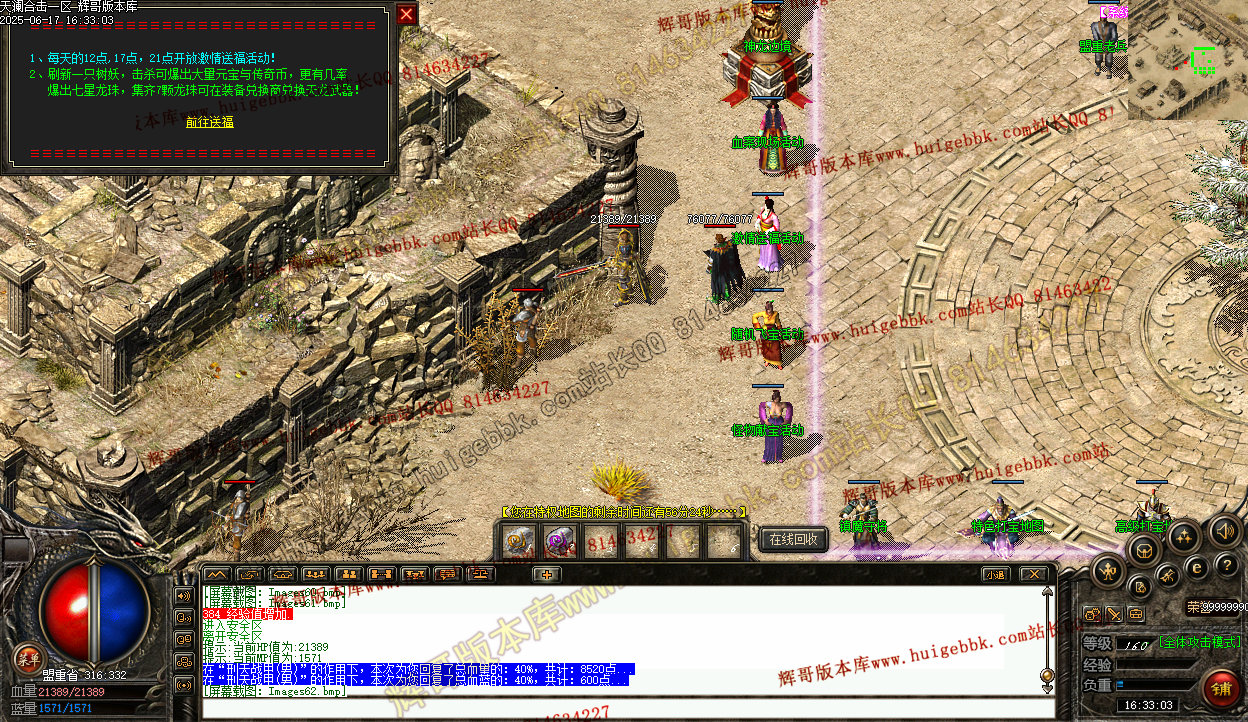Open the round 菜单 menu button
Screen dimensions: 1248x722
[x=29, y=658]
